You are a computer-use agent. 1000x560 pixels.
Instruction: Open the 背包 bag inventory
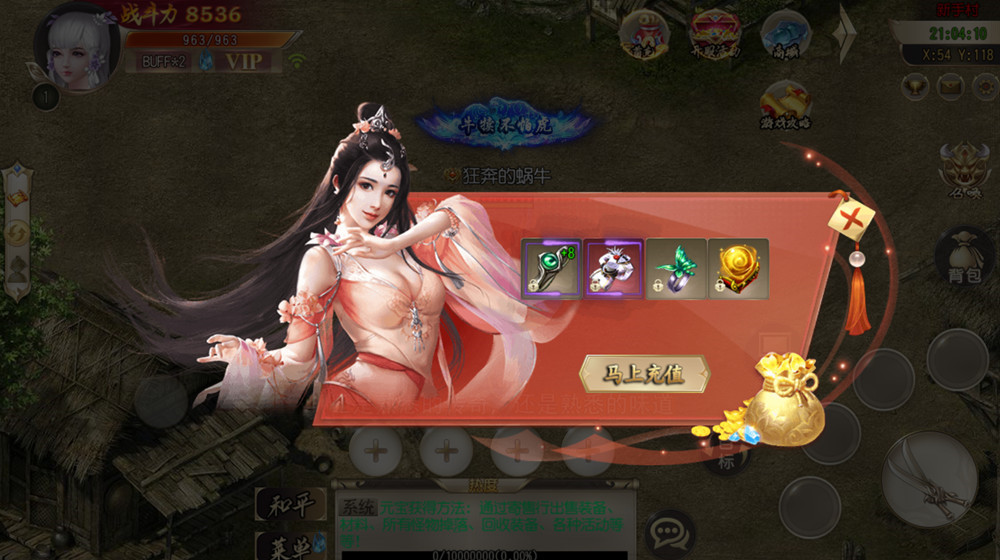[x=964, y=257]
